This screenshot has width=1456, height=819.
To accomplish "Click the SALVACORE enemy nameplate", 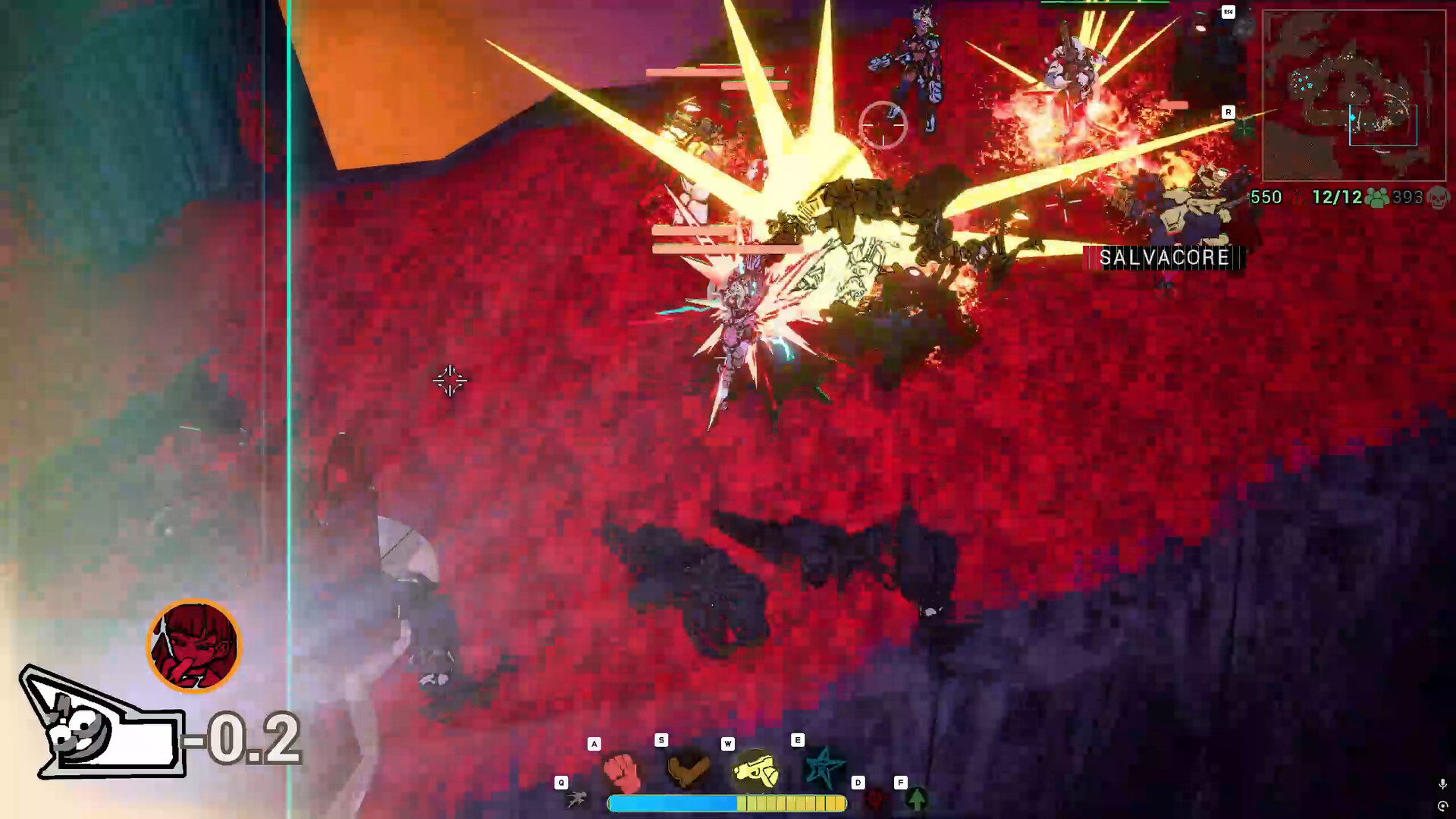I will [x=1163, y=258].
